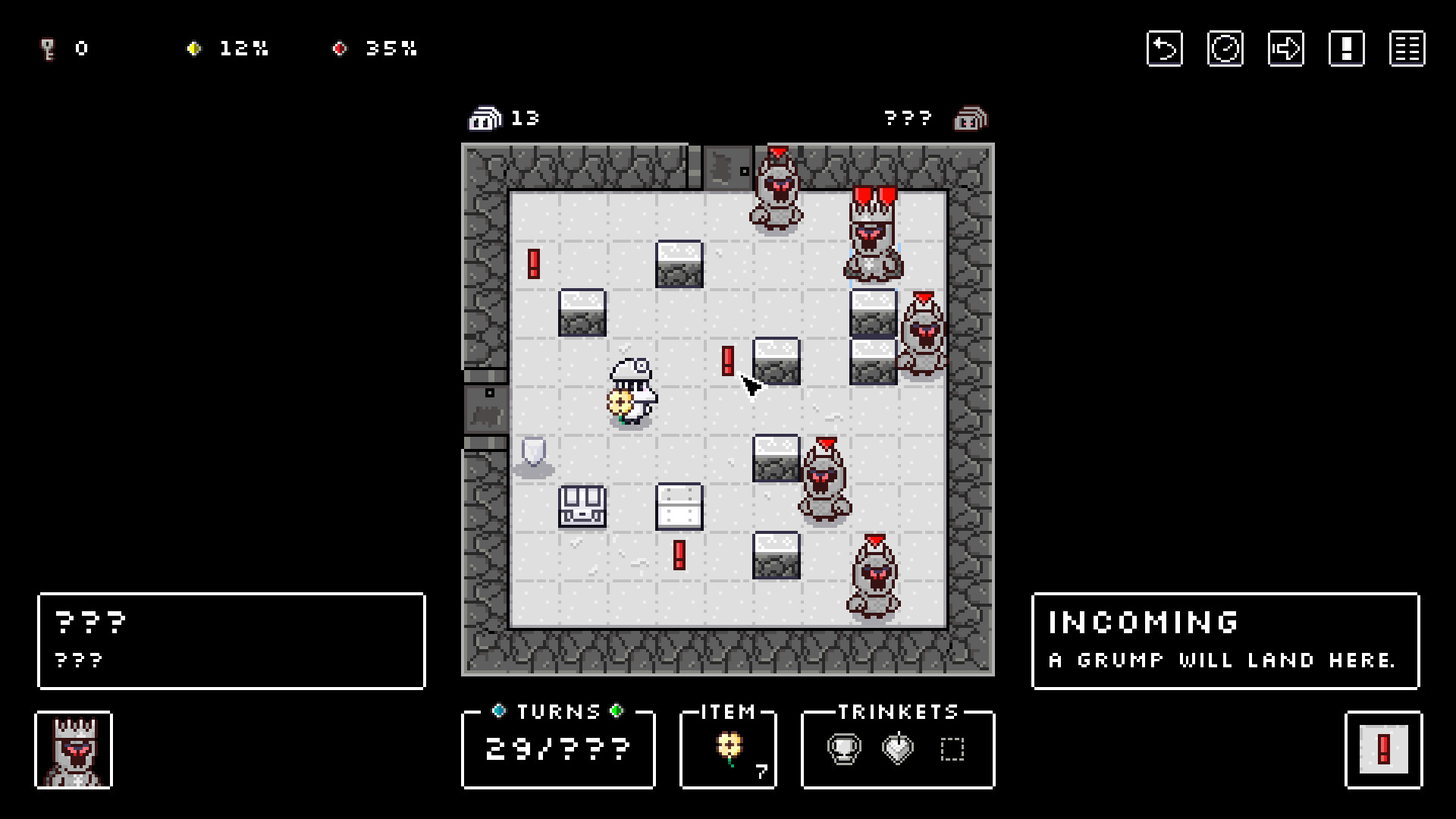1456x819 pixels.
Task: Open the list menu button
Action: (x=1407, y=49)
